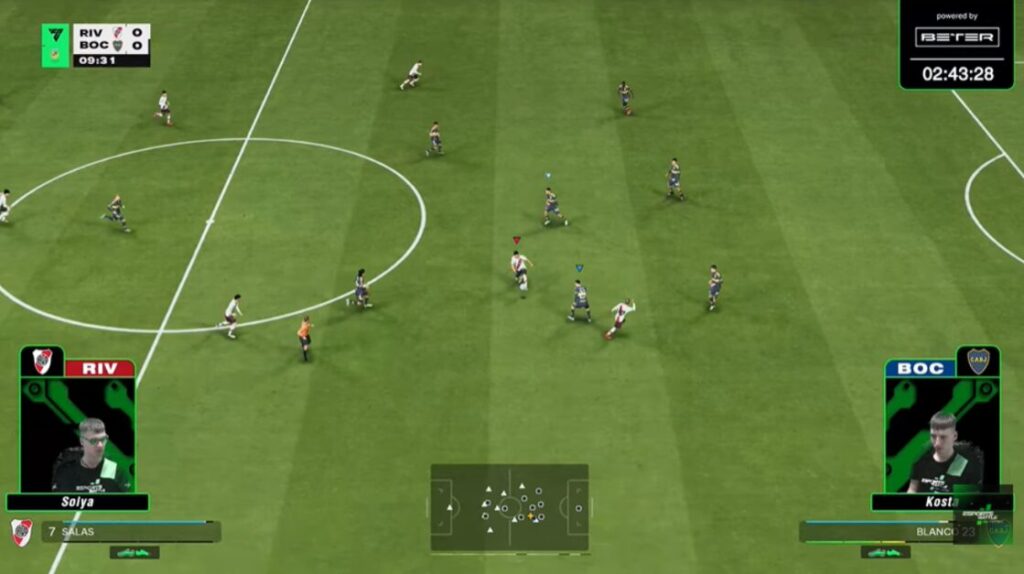The image size is (1024, 574).
Task: Click the Boca Juniors crest above Kosta's webcam
Action: coord(977,361)
